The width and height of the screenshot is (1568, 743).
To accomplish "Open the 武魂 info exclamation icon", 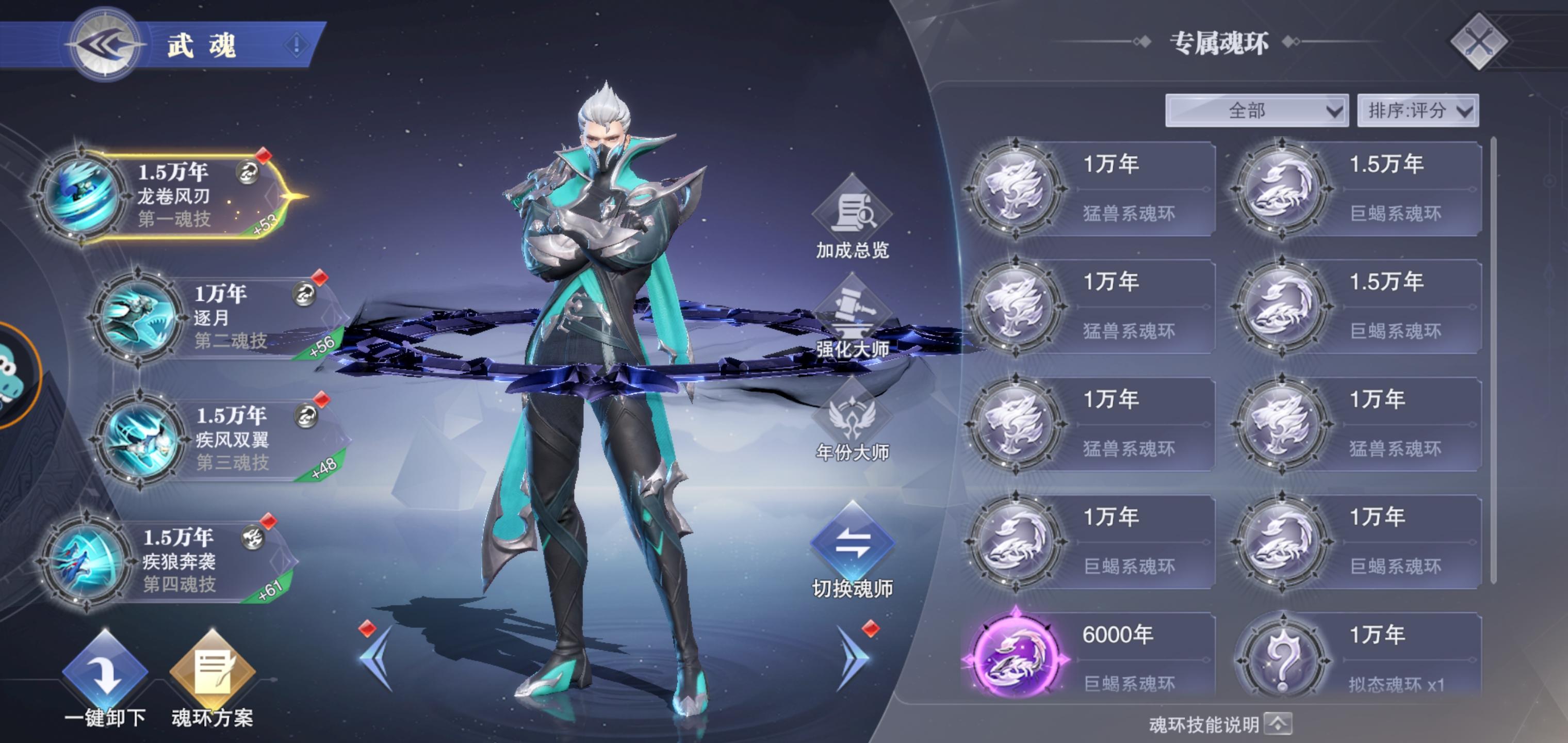I will (297, 44).
